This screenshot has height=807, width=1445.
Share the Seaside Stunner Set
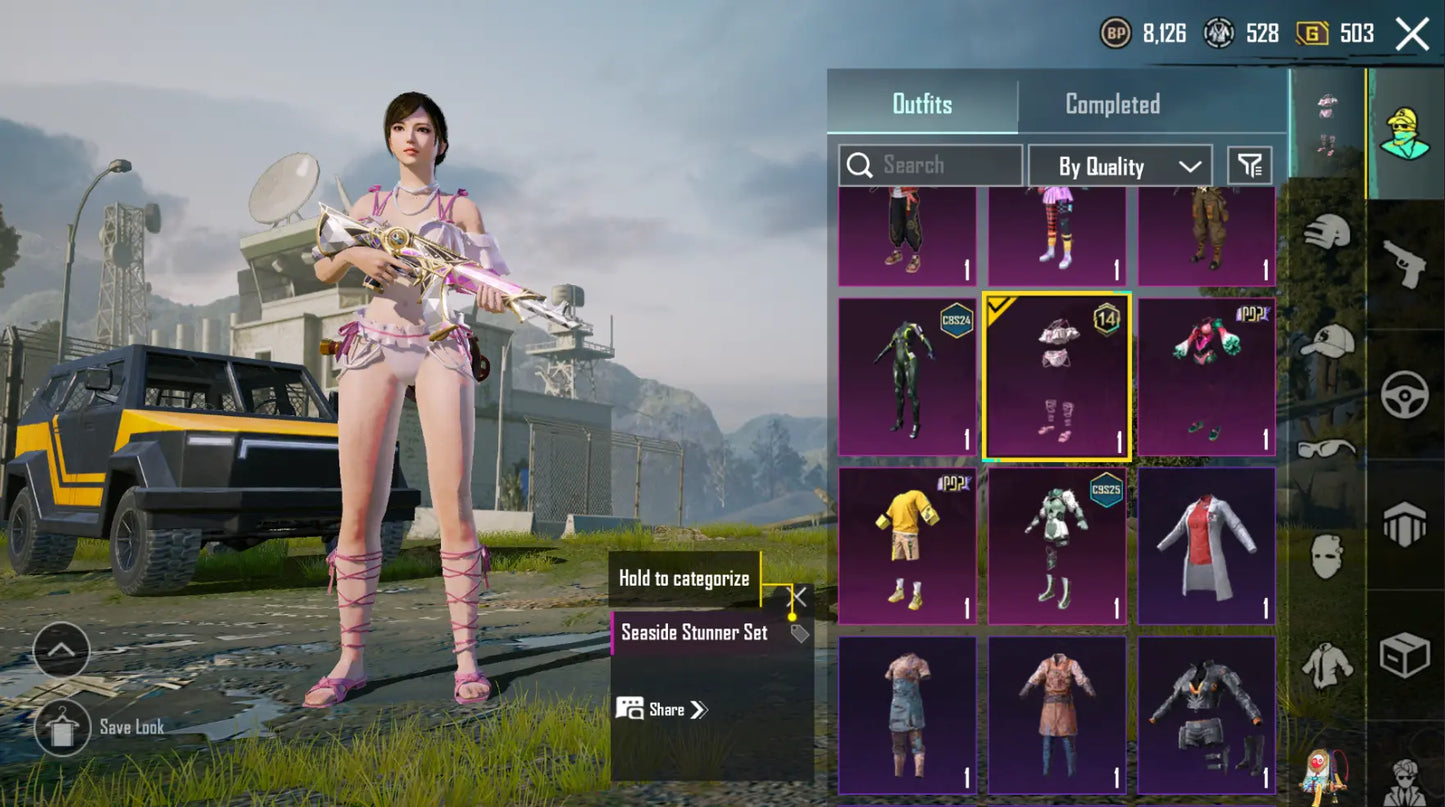coord(662,710)
